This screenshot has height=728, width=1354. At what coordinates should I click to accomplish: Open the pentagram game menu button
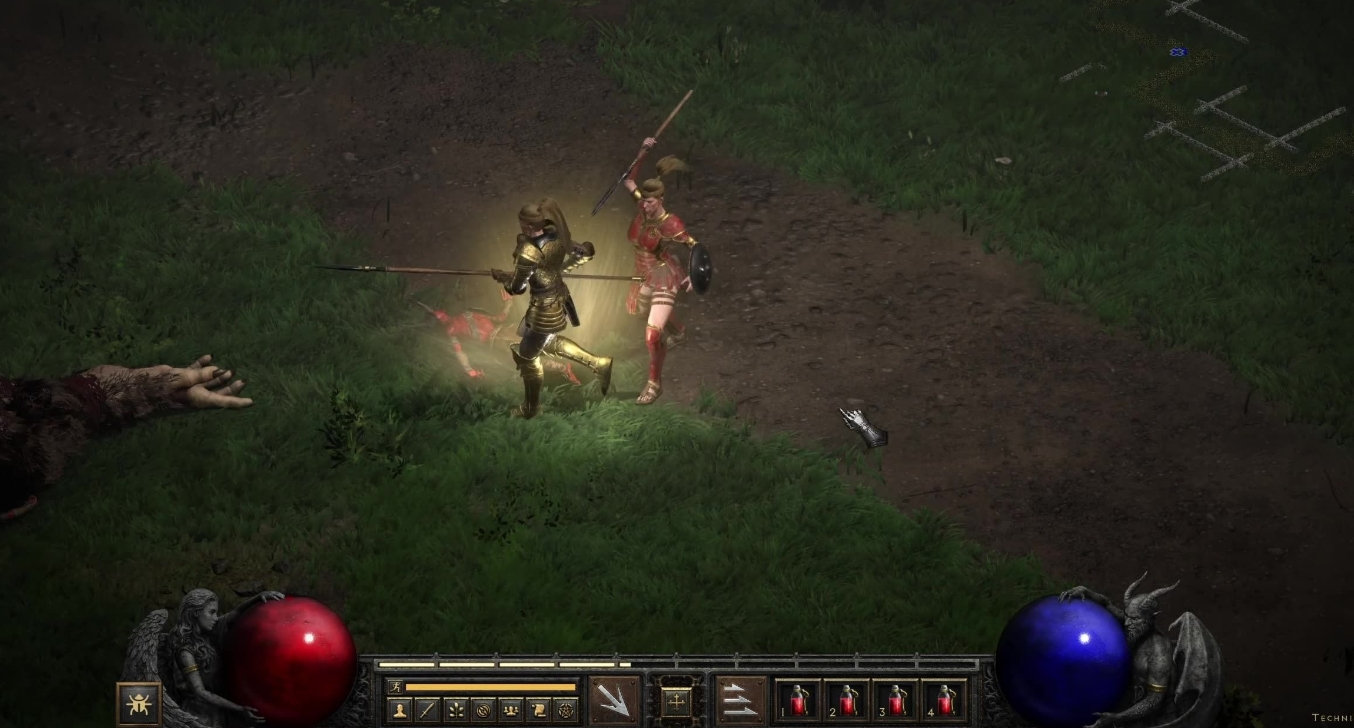pyautogui.click(x=565, y=710)
